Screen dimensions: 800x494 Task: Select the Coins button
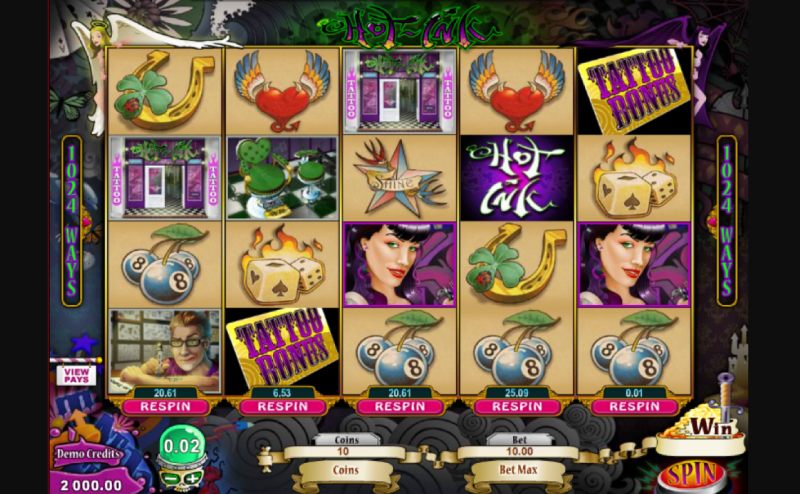346,466
